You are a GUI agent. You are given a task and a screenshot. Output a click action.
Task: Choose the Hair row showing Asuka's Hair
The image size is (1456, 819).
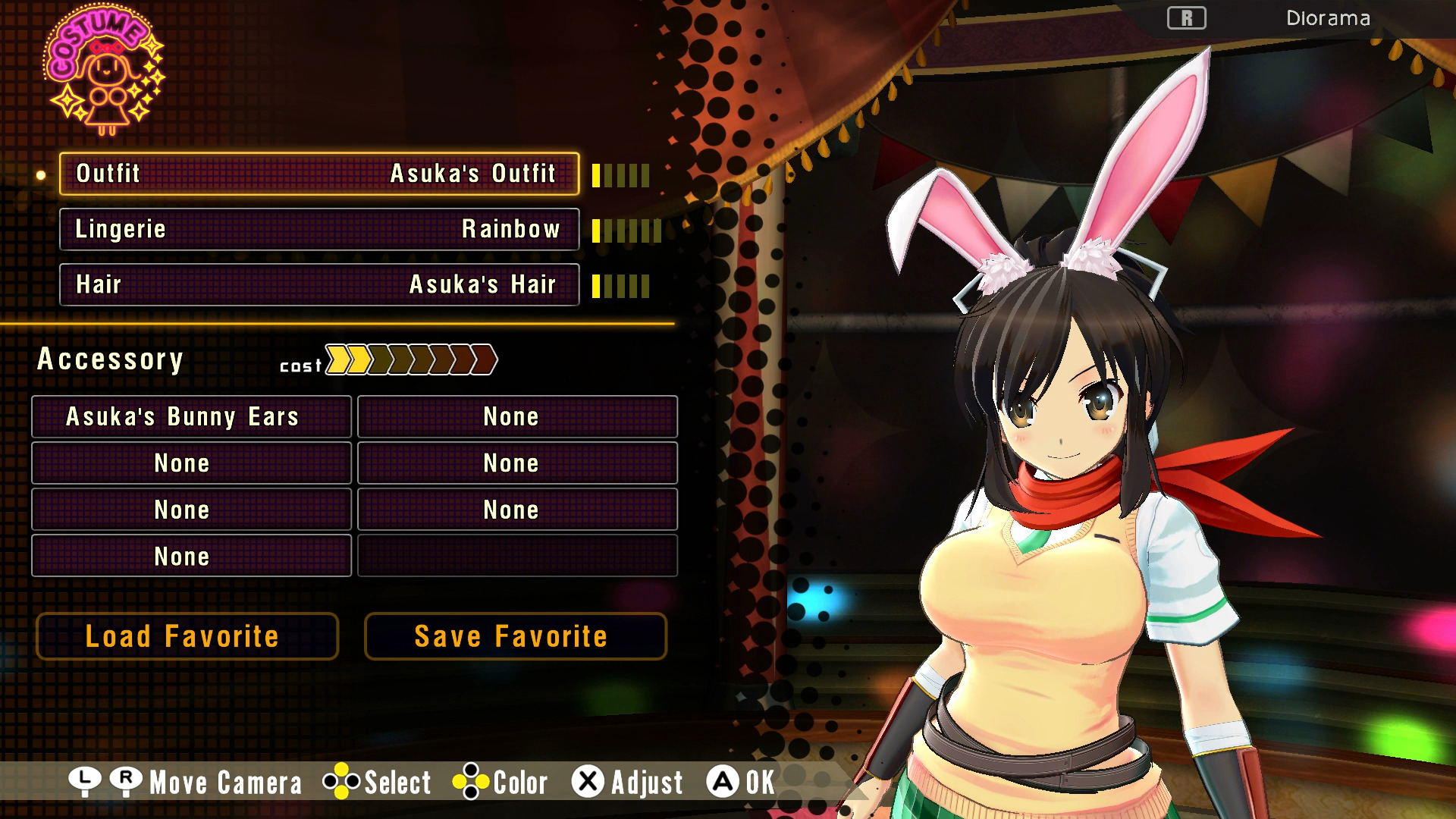coord(319,284)
